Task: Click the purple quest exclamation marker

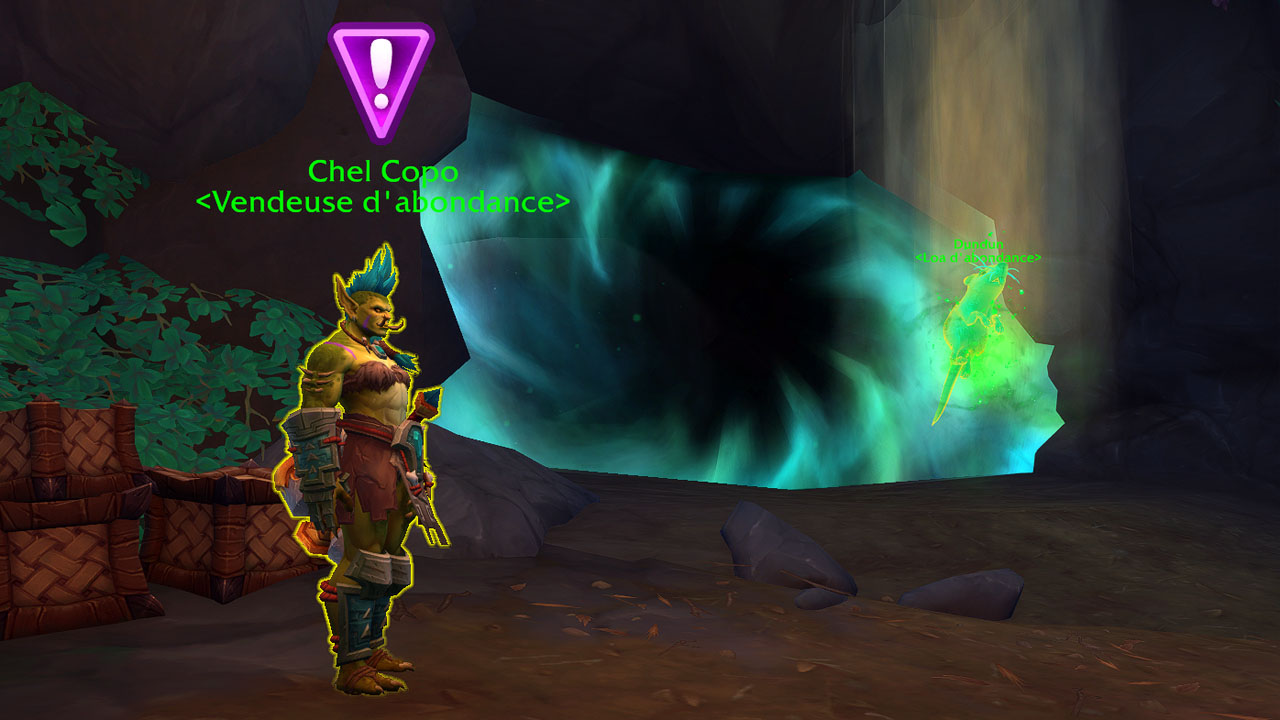Action: pyautogui.click(x=381, y=78)
